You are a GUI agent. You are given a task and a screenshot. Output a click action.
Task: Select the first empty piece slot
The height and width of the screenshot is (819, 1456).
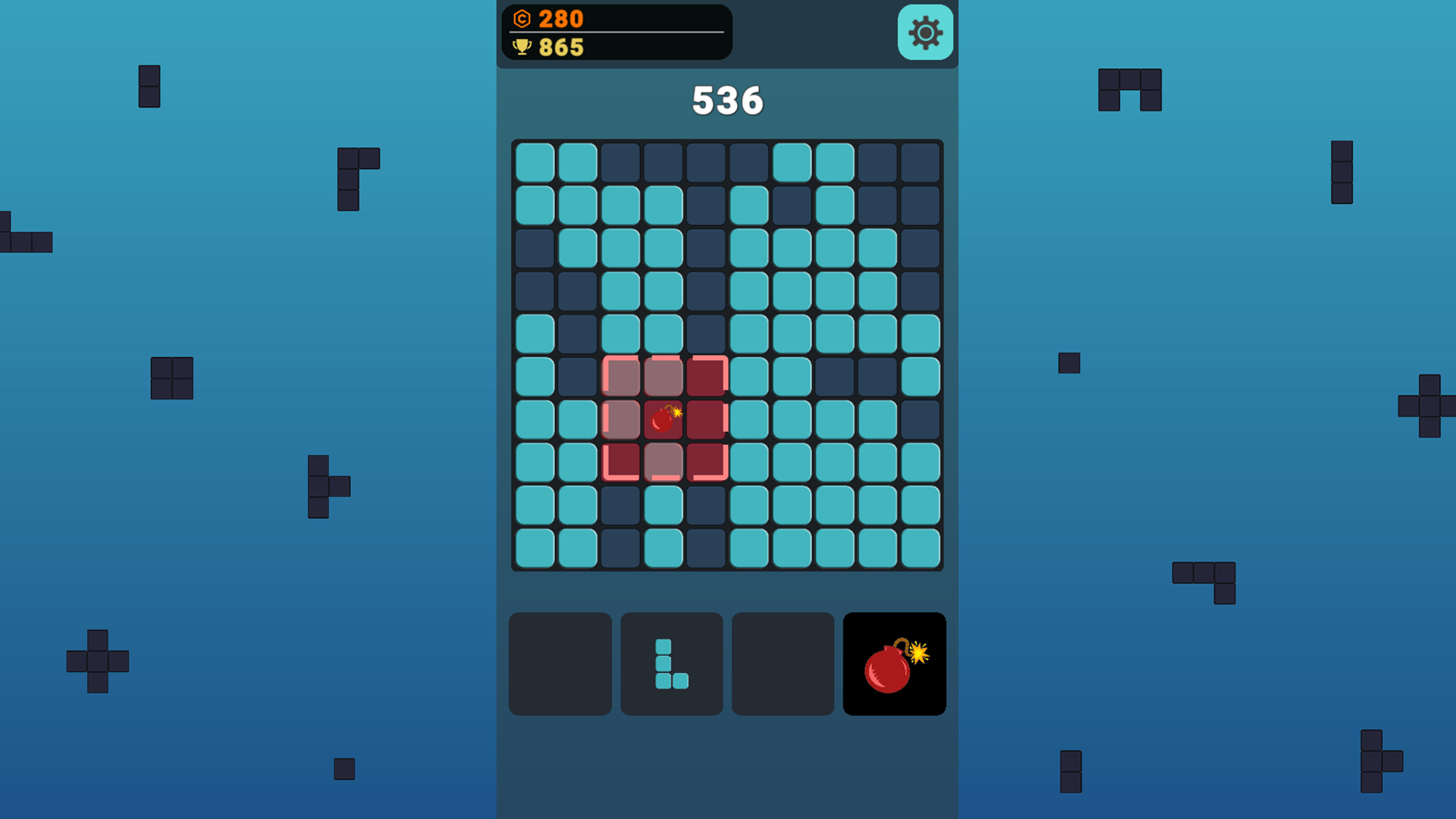pos(560,664)
